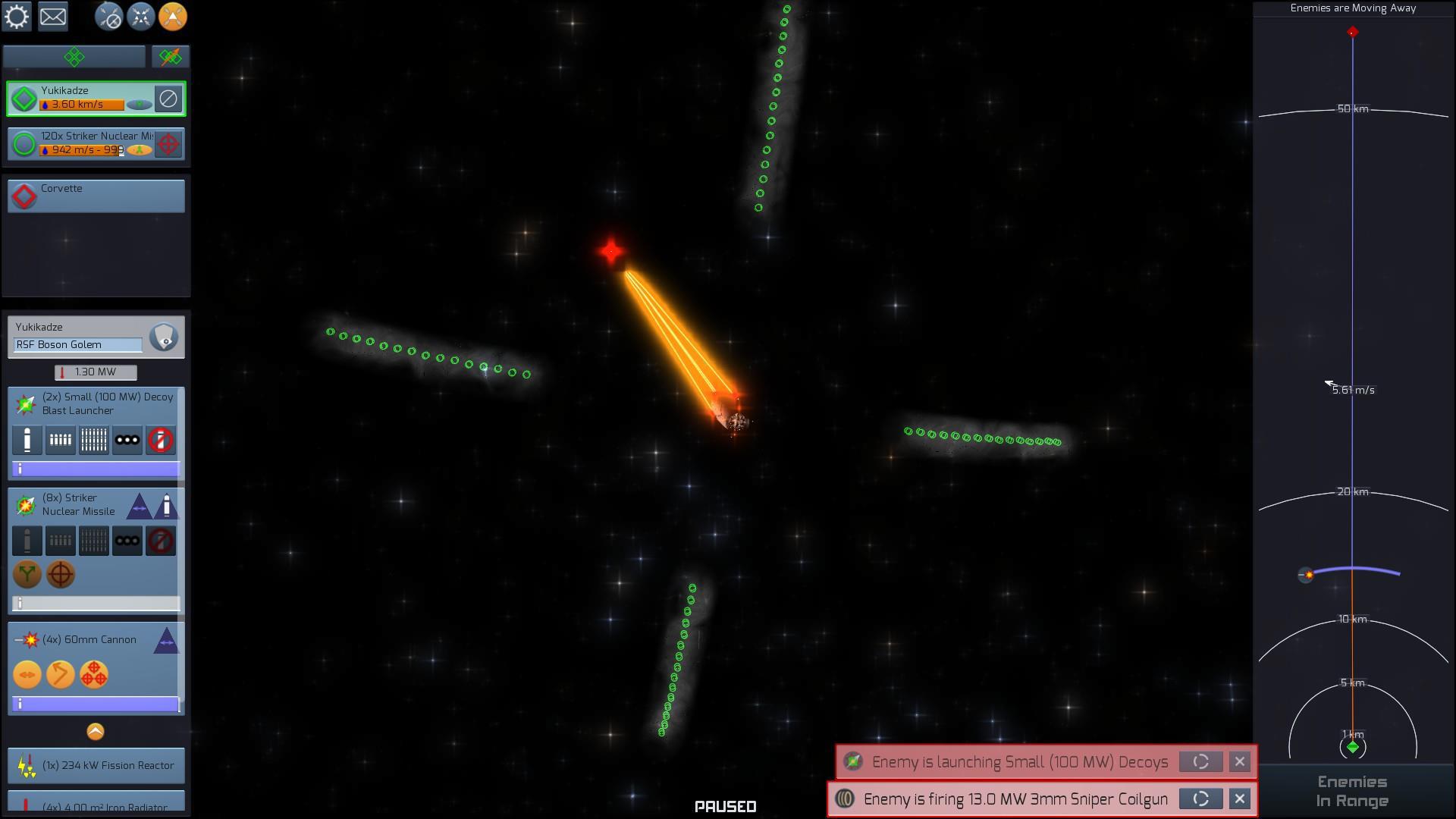Select the enemy Corvette row

[x=96, y=196]
